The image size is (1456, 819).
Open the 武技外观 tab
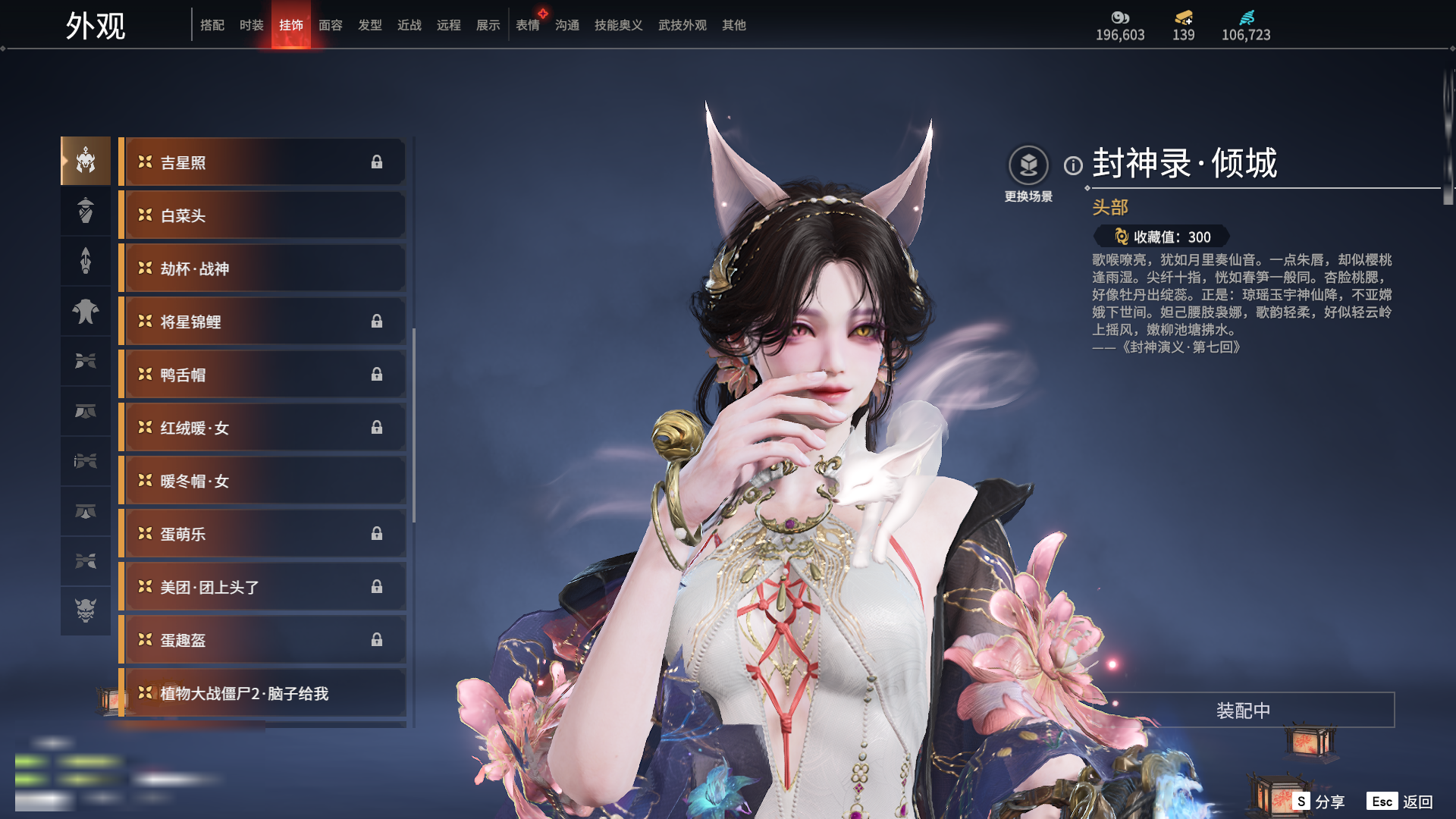[x=682, y=25]
